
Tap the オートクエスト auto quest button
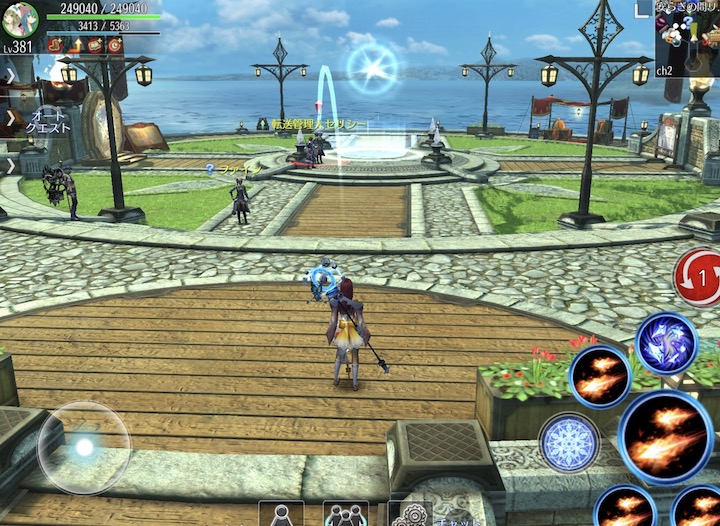47,122
